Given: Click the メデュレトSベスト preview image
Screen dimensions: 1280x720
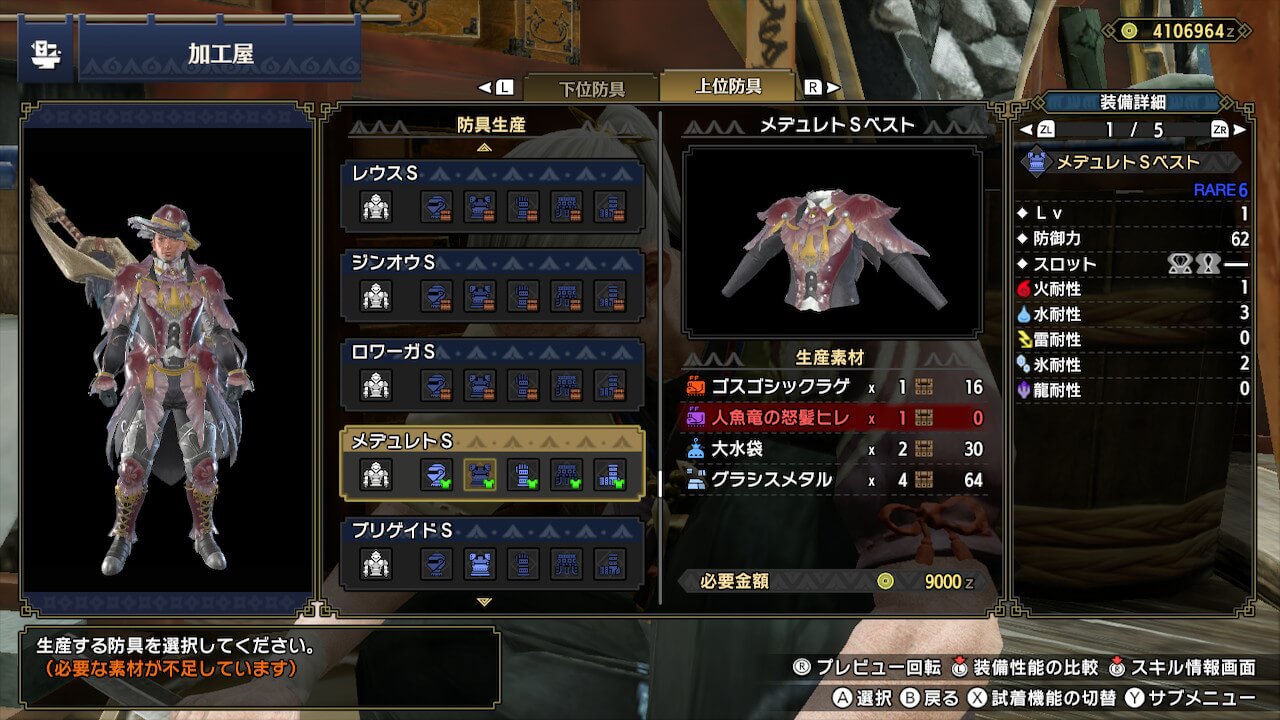Looking at the screenshot, I should click(x=832, y=241).
